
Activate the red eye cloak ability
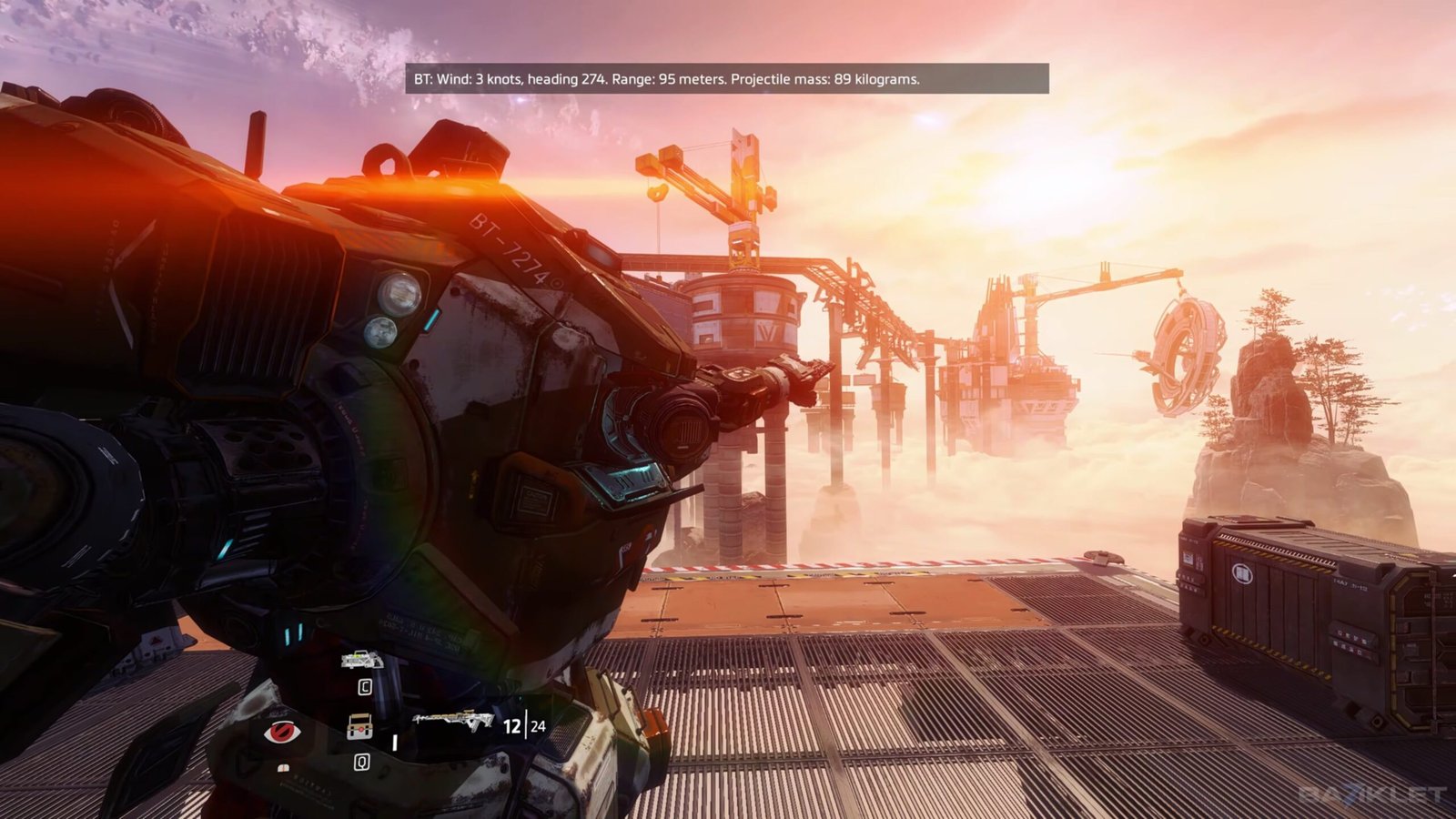(281, 732)
